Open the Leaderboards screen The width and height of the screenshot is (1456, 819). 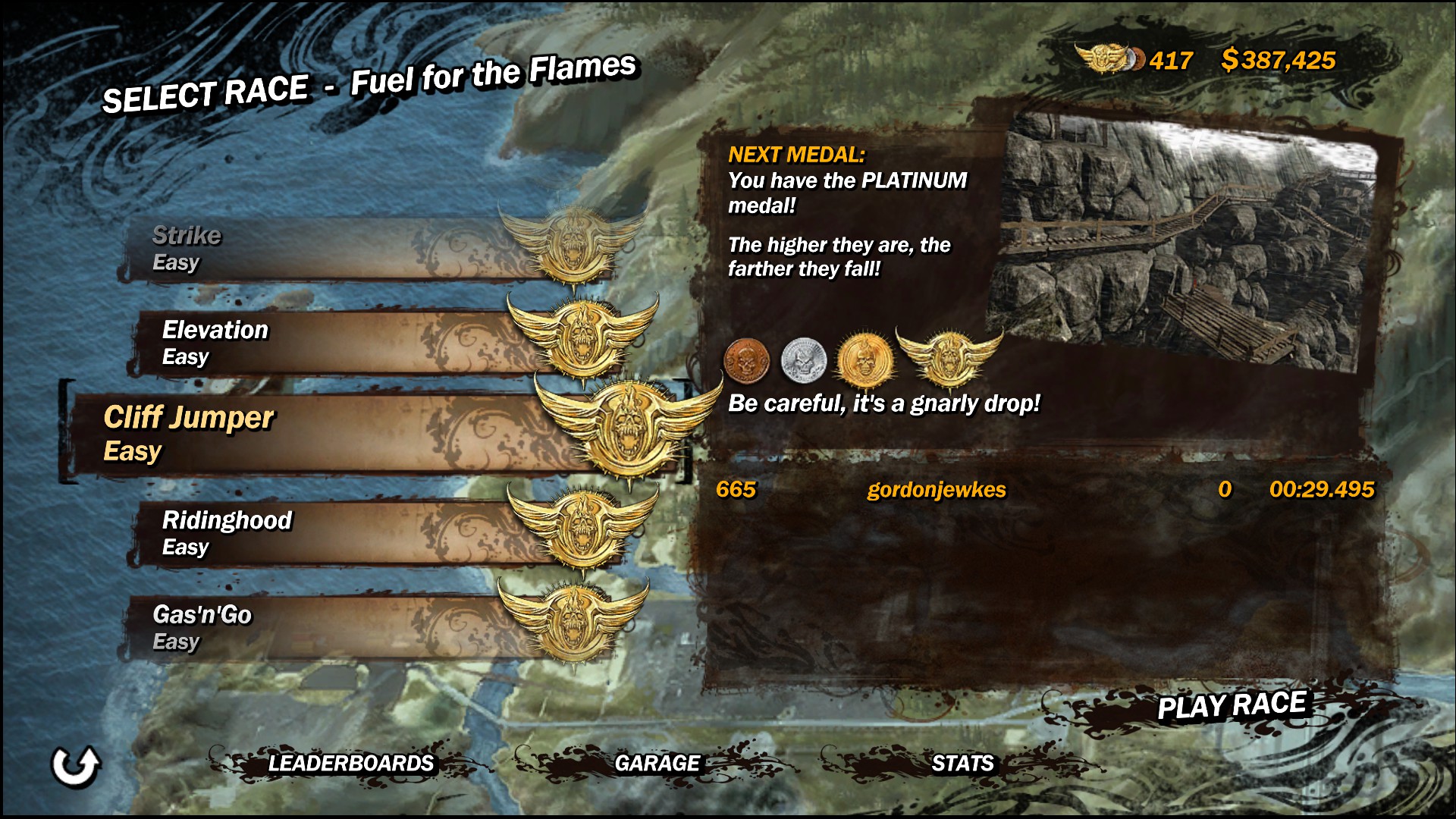coord(350,763)
